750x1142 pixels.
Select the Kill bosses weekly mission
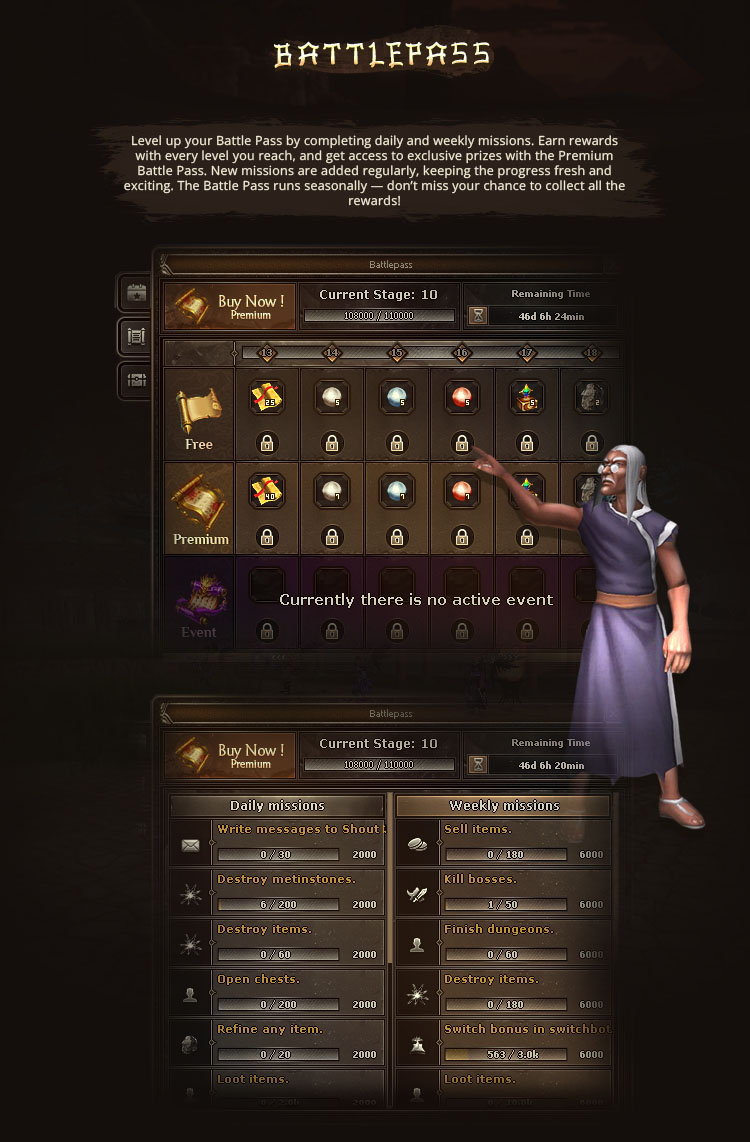point(525,892)
